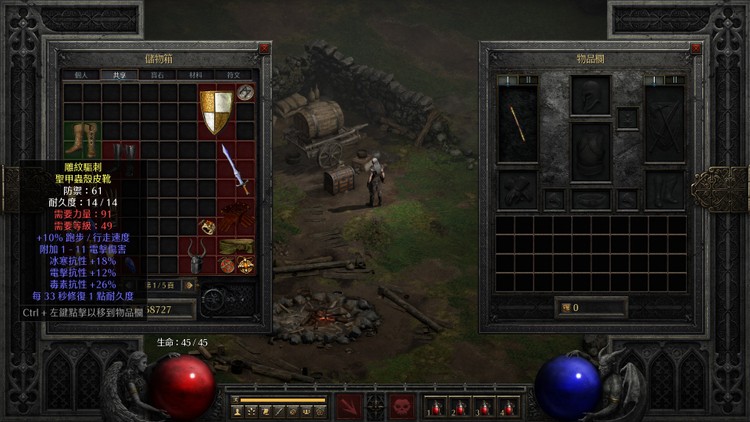Switch to the 個人 personal stash tab
Screen dimensions: 750x422
coord(82,74)
